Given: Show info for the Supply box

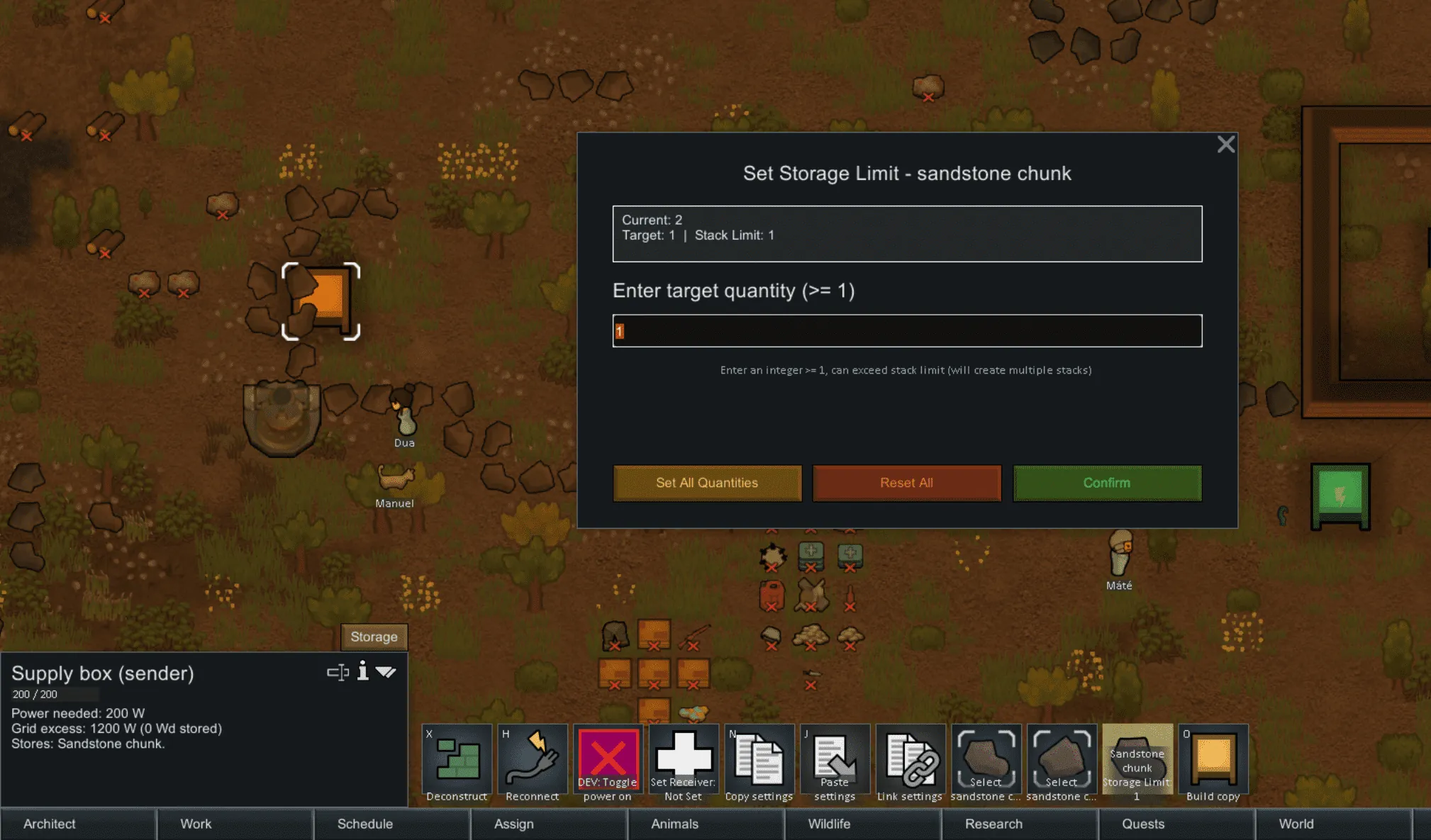Looking at the screenshot, I should (362, 671).
